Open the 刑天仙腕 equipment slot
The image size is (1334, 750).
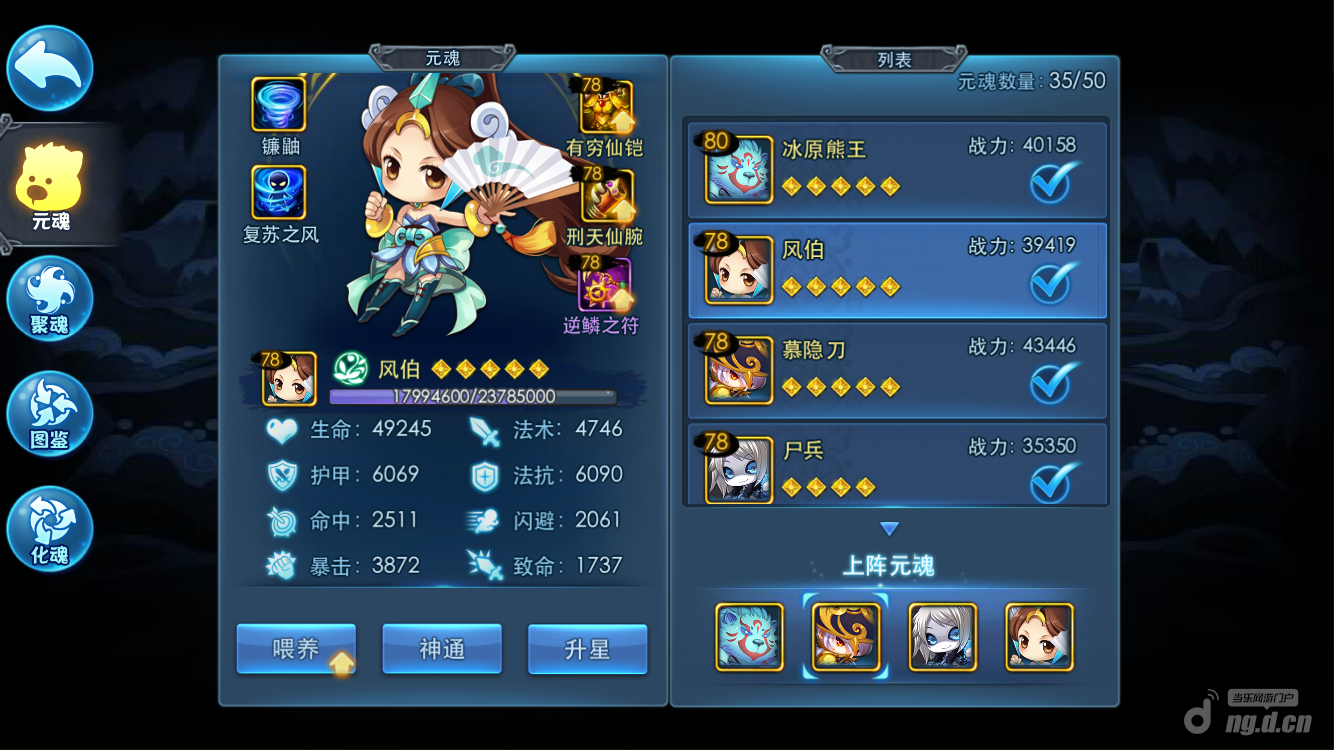click(x=606, y=196)
